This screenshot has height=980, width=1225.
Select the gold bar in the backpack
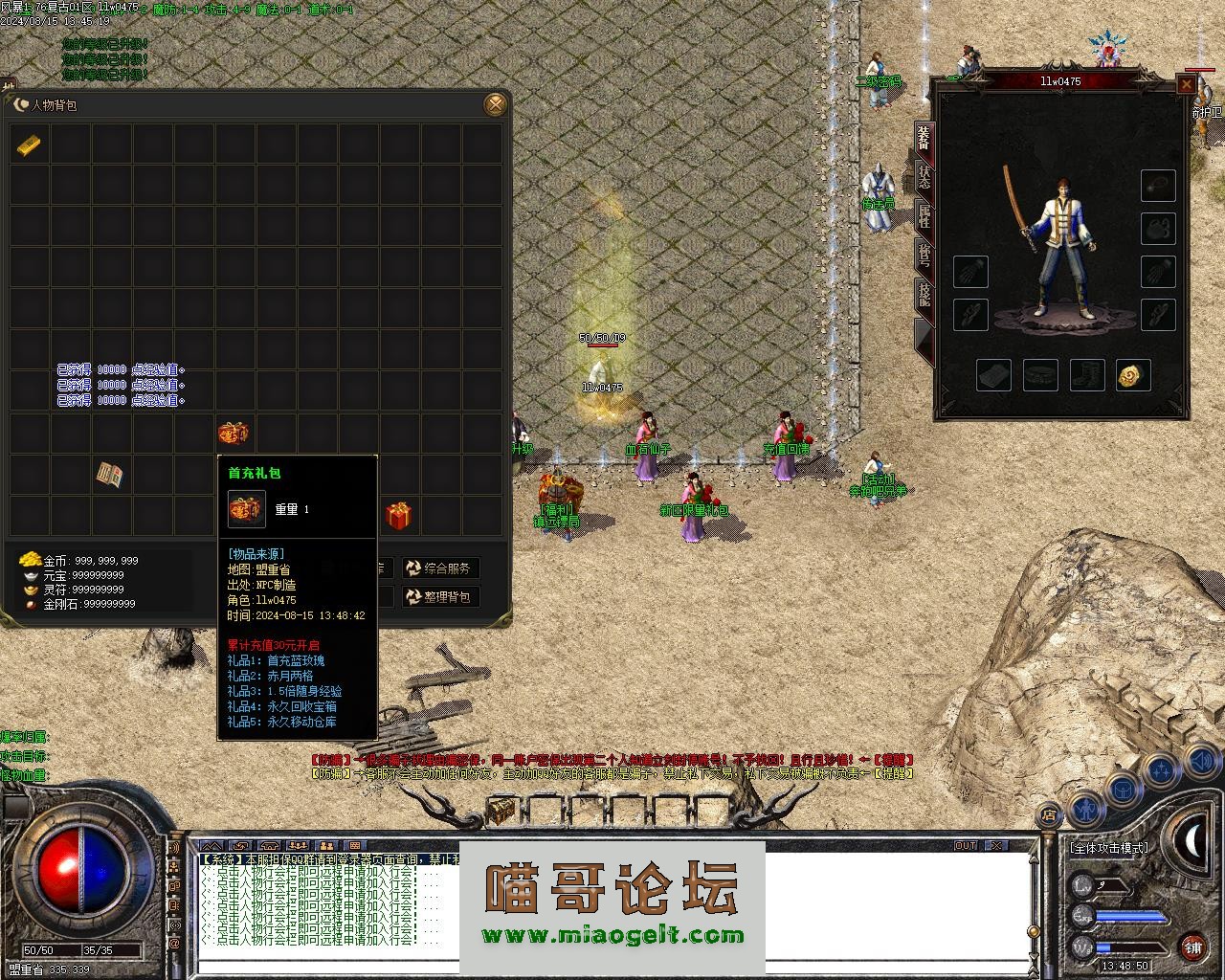(x=29, y=145)
